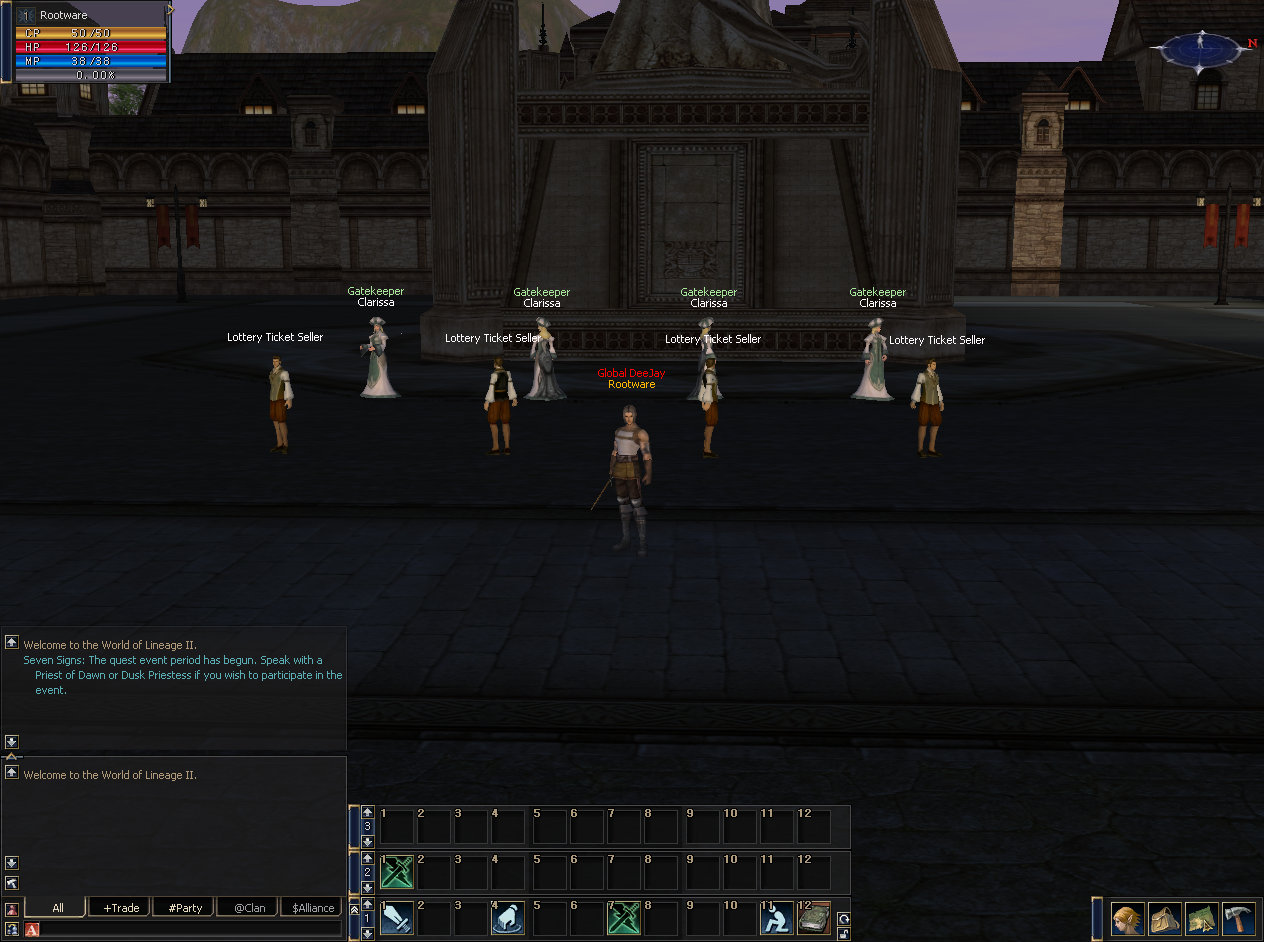Switch to the $Alliance chat tab
This screenshot has width=1264, height=942.
click(x=313, y=908)
